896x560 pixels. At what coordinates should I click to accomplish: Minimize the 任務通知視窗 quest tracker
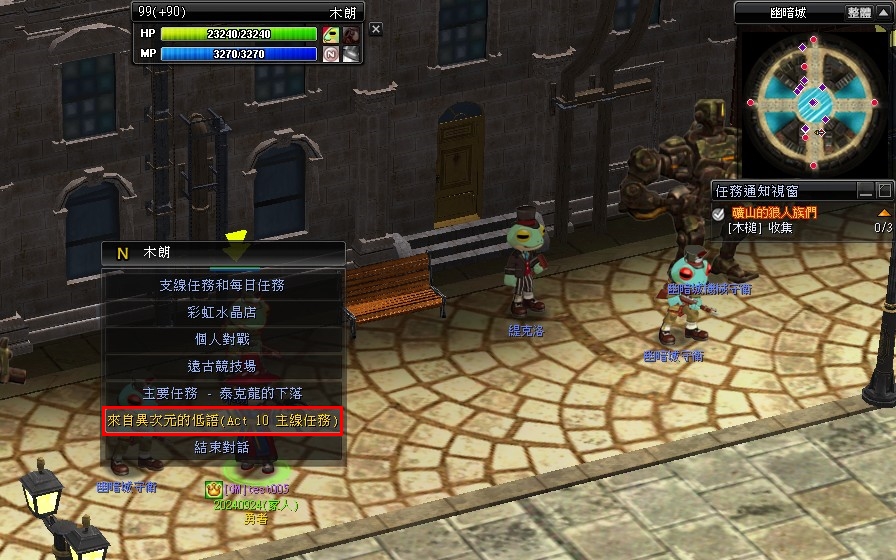(866, 190)
